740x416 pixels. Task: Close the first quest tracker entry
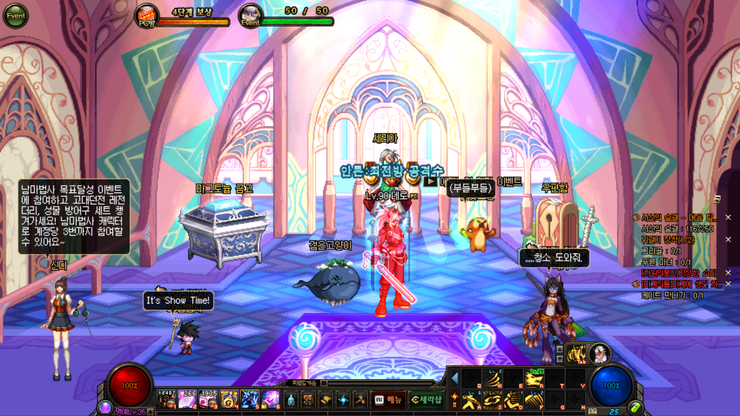pos(727,217)
